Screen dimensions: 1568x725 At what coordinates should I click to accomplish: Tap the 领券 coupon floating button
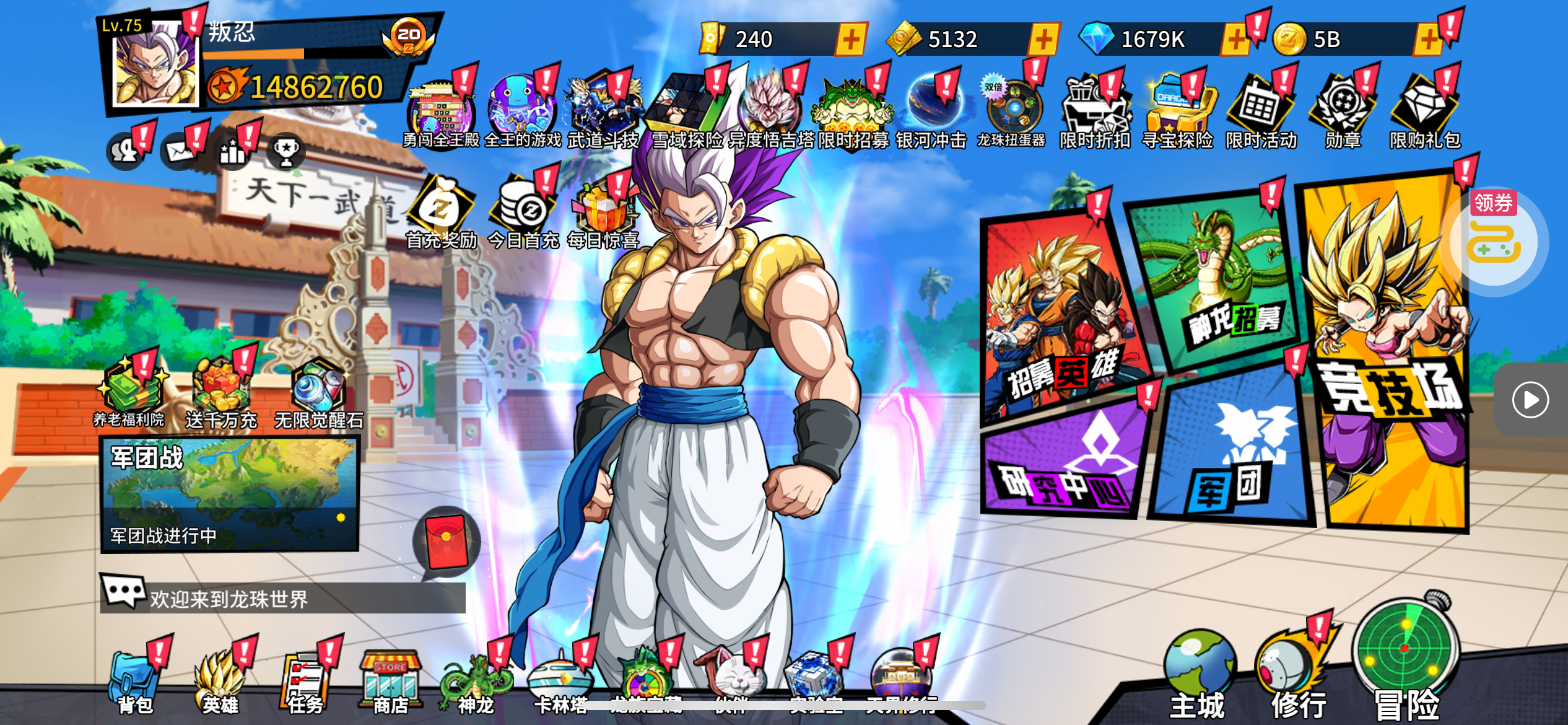[1494, 237]
